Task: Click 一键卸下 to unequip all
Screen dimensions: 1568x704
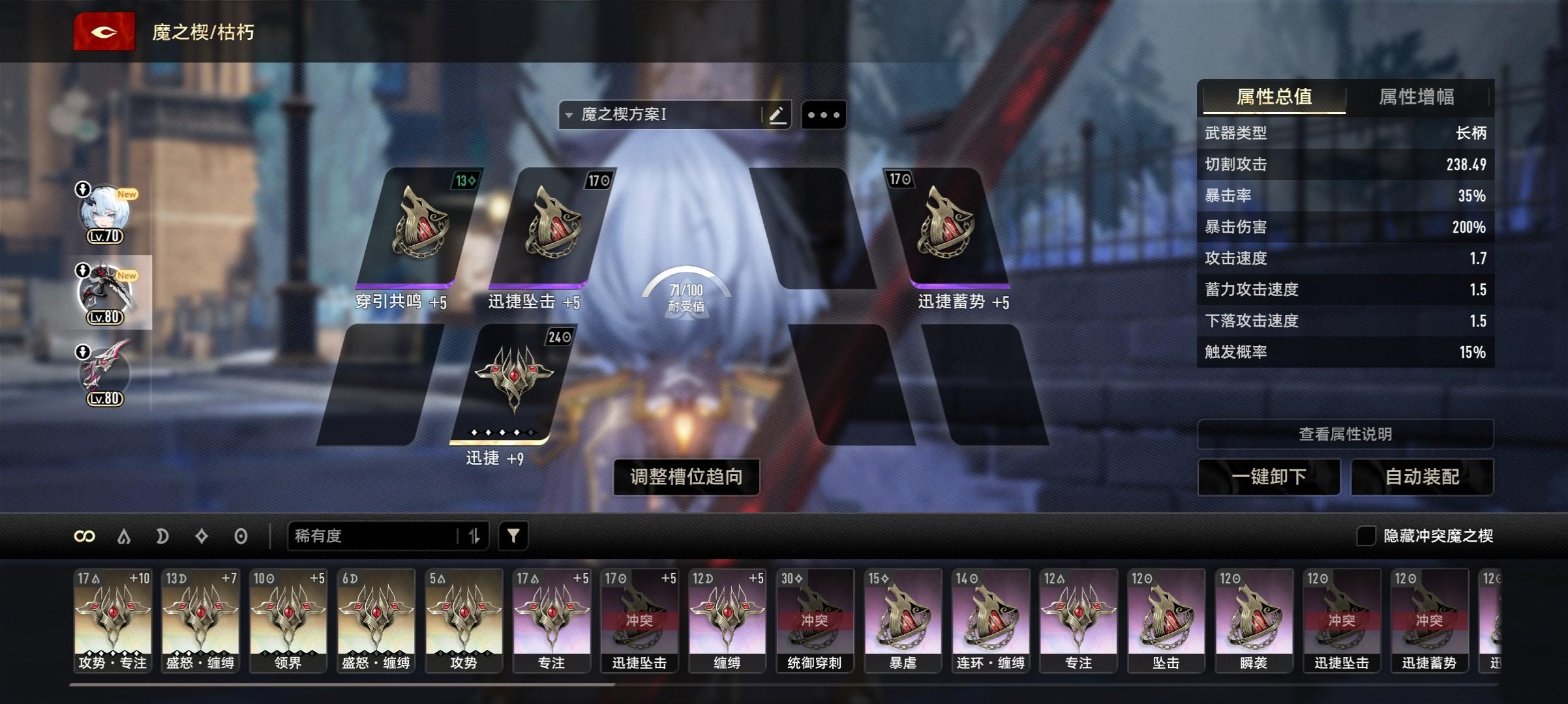Action: 1269,477
